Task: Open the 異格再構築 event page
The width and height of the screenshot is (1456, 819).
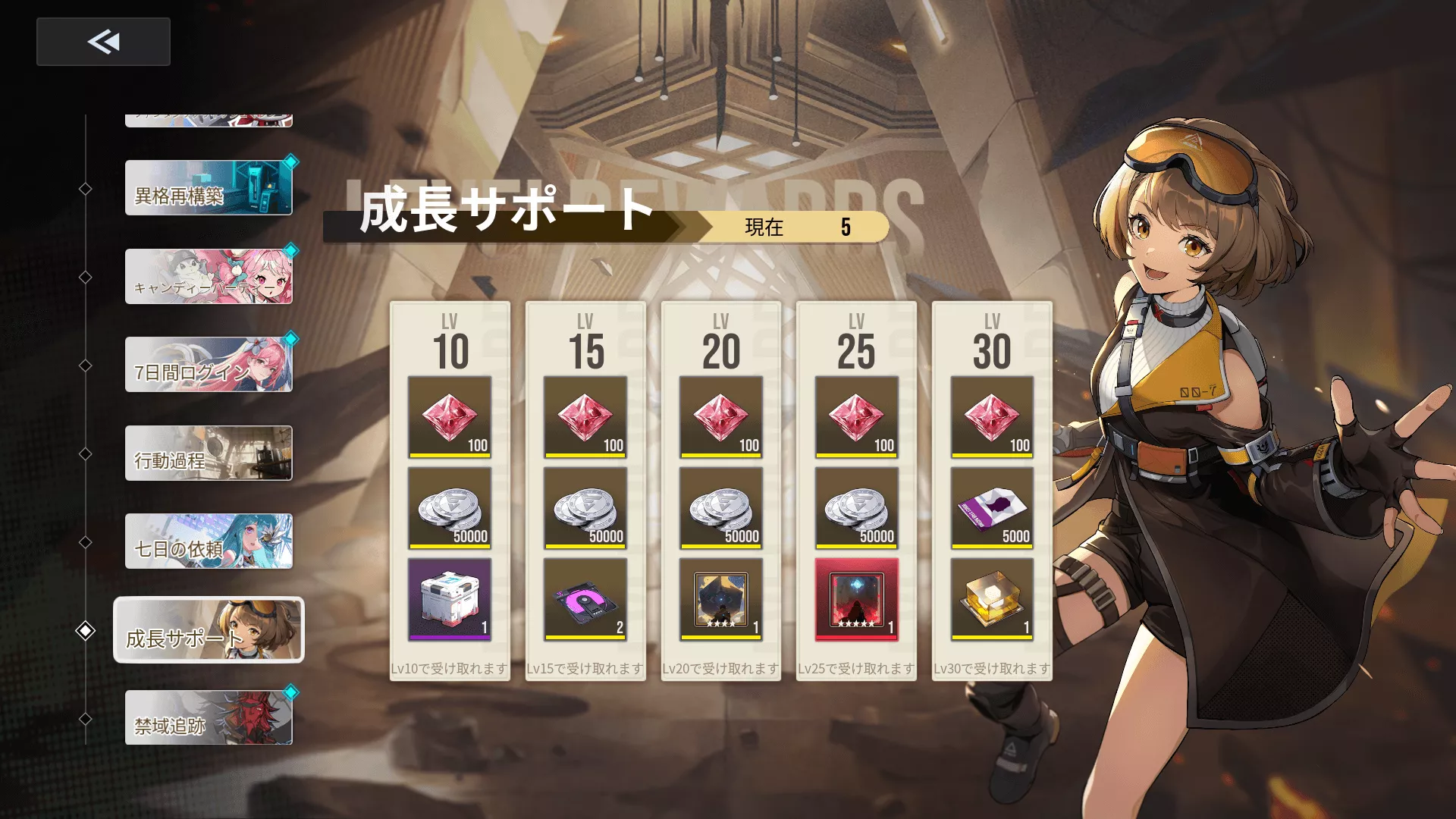Action: [208, 188]
